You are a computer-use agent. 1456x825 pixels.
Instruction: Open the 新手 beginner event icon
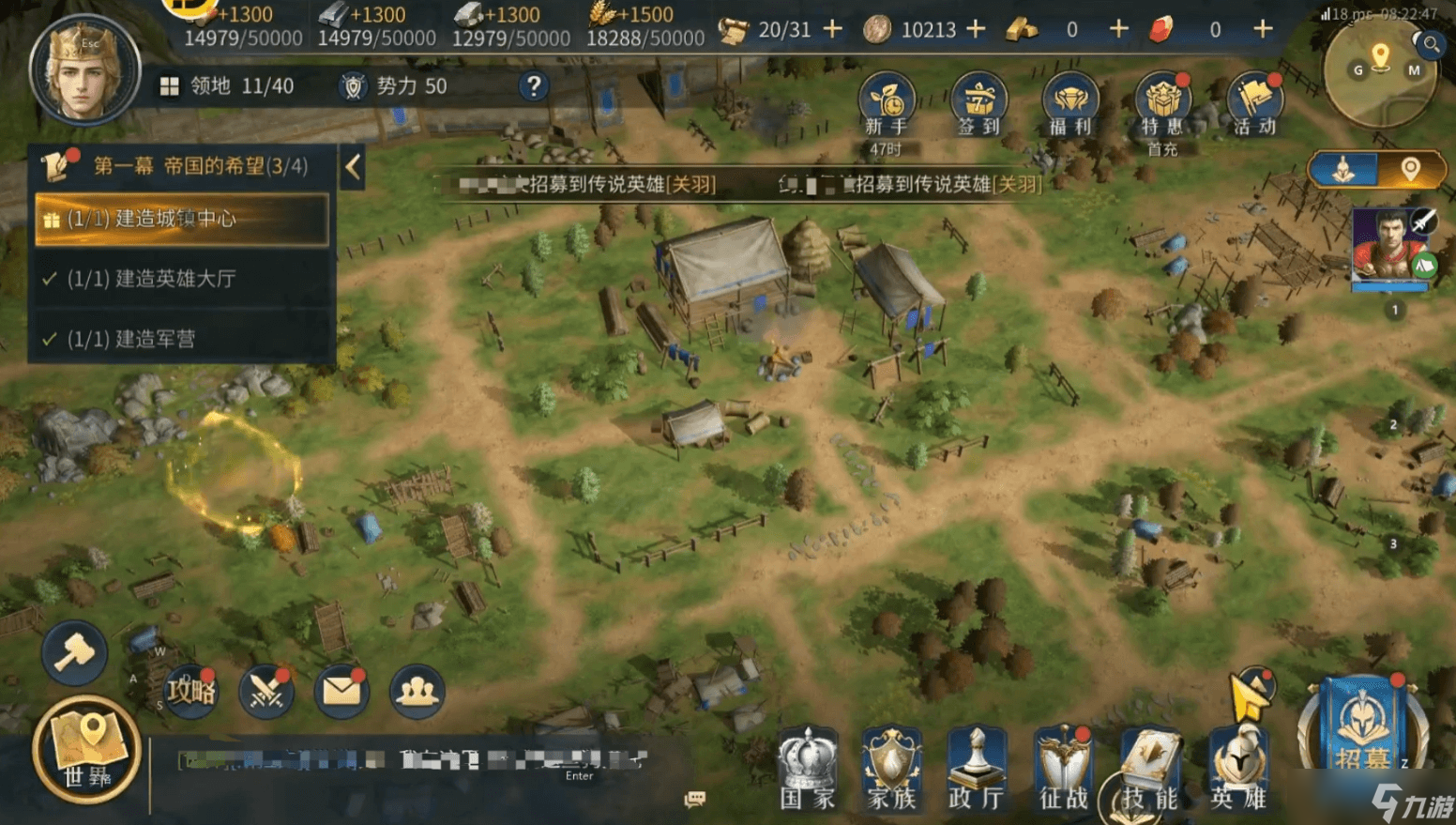887,103
